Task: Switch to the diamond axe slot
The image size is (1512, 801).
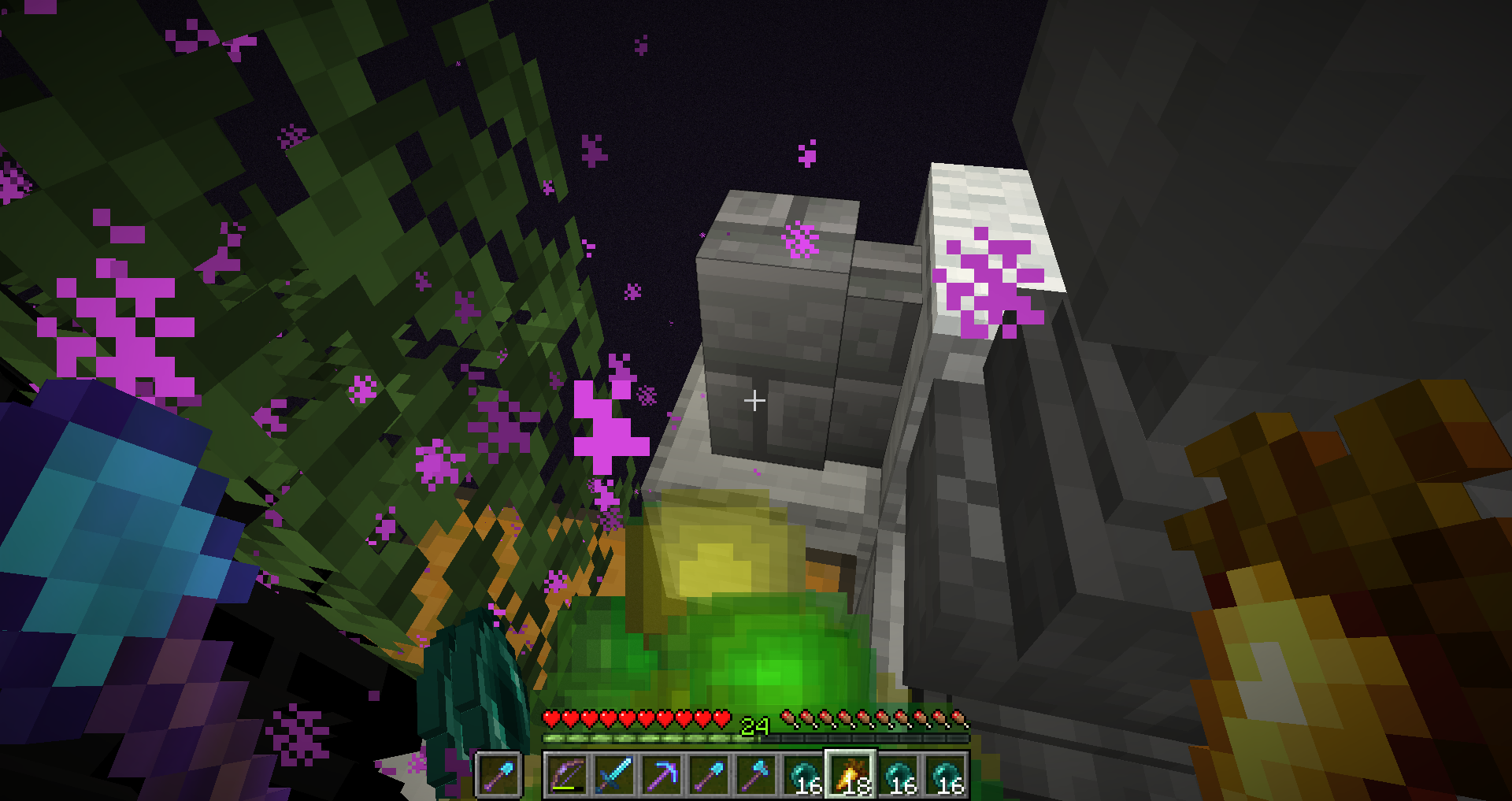Action: 756,775
